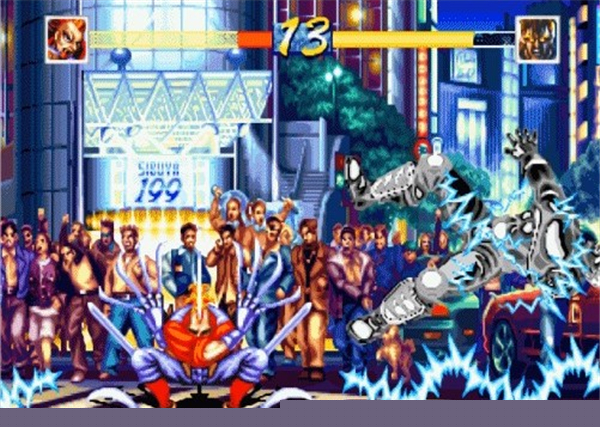Click the left fighter's red-haired portrait
The height and width of the screenshot is (427, 600).
tap(66, 39)
